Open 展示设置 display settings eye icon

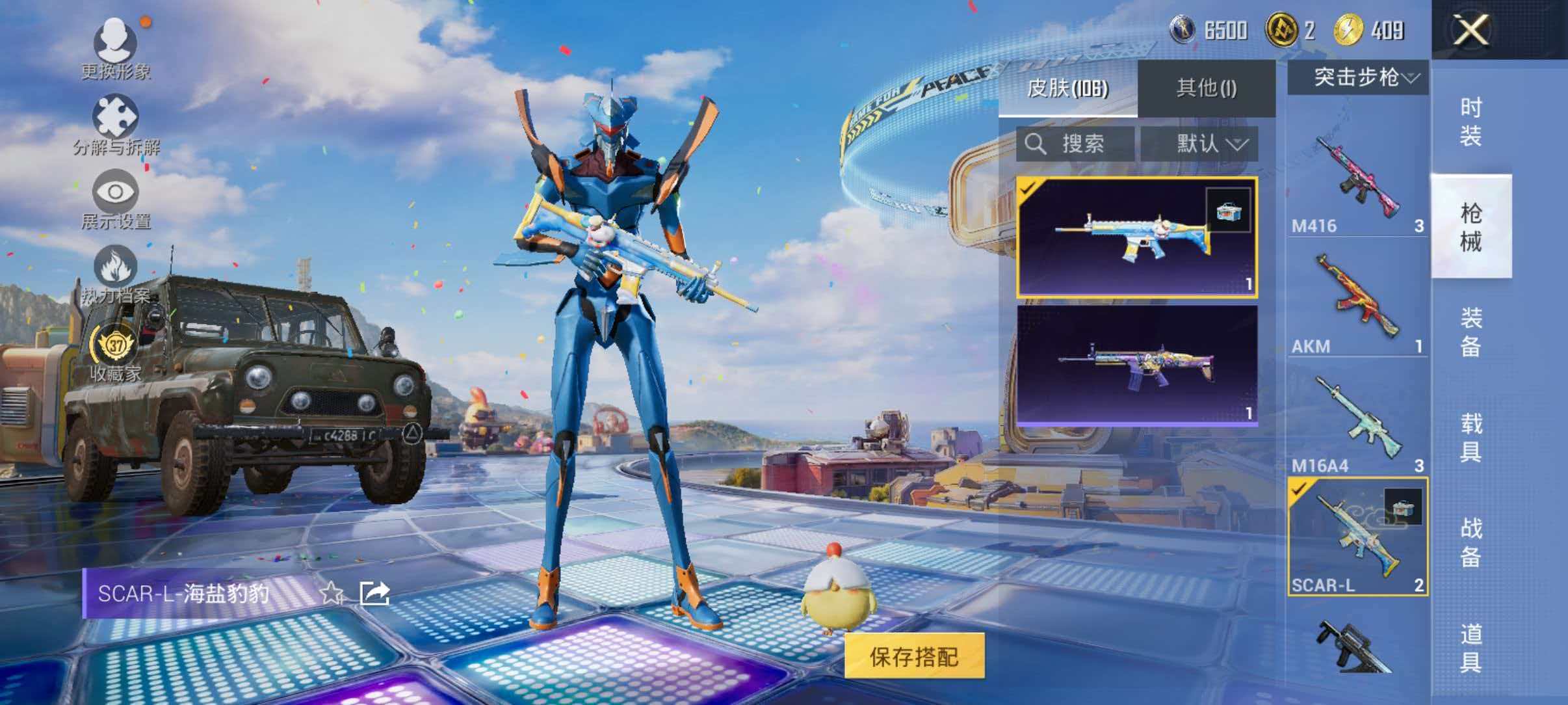point(116,192)
